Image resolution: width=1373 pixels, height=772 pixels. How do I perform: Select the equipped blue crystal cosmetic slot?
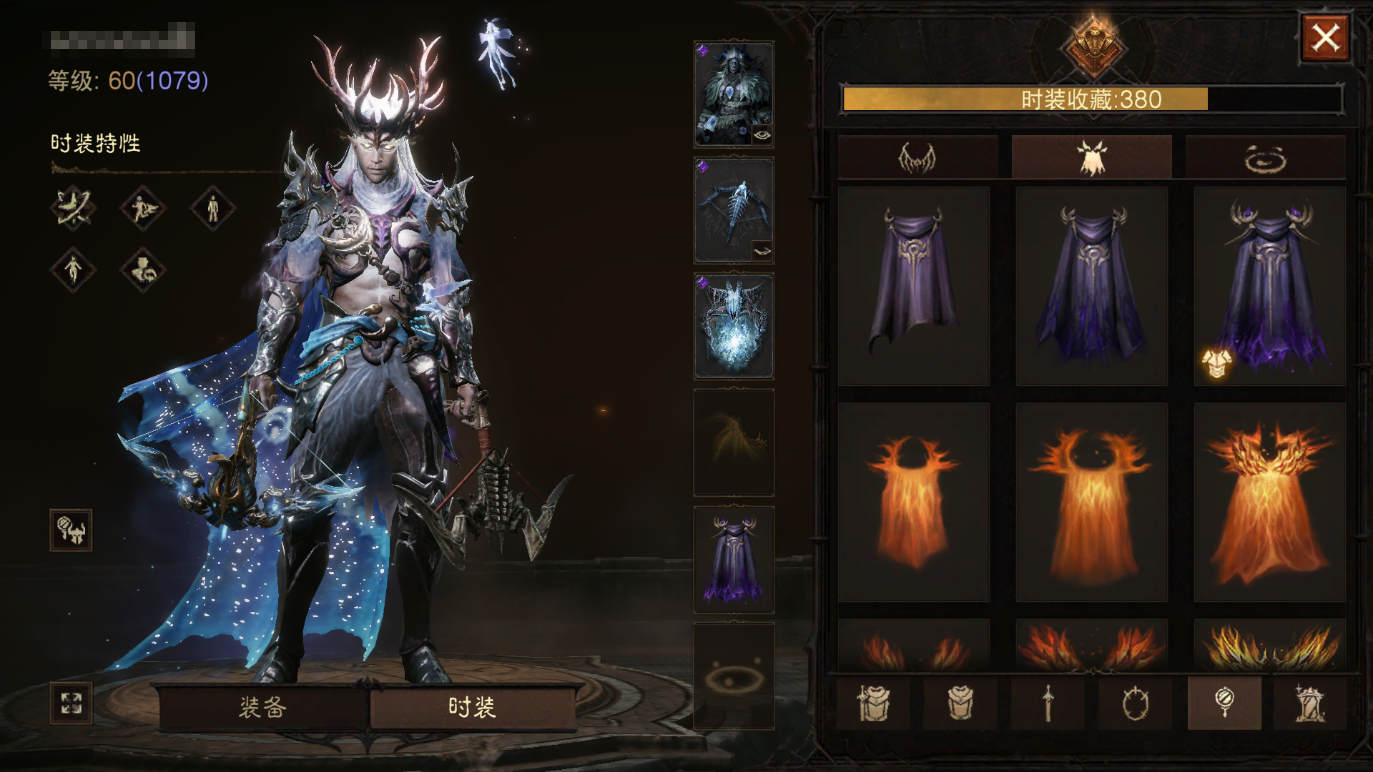(x=733, y=326)
